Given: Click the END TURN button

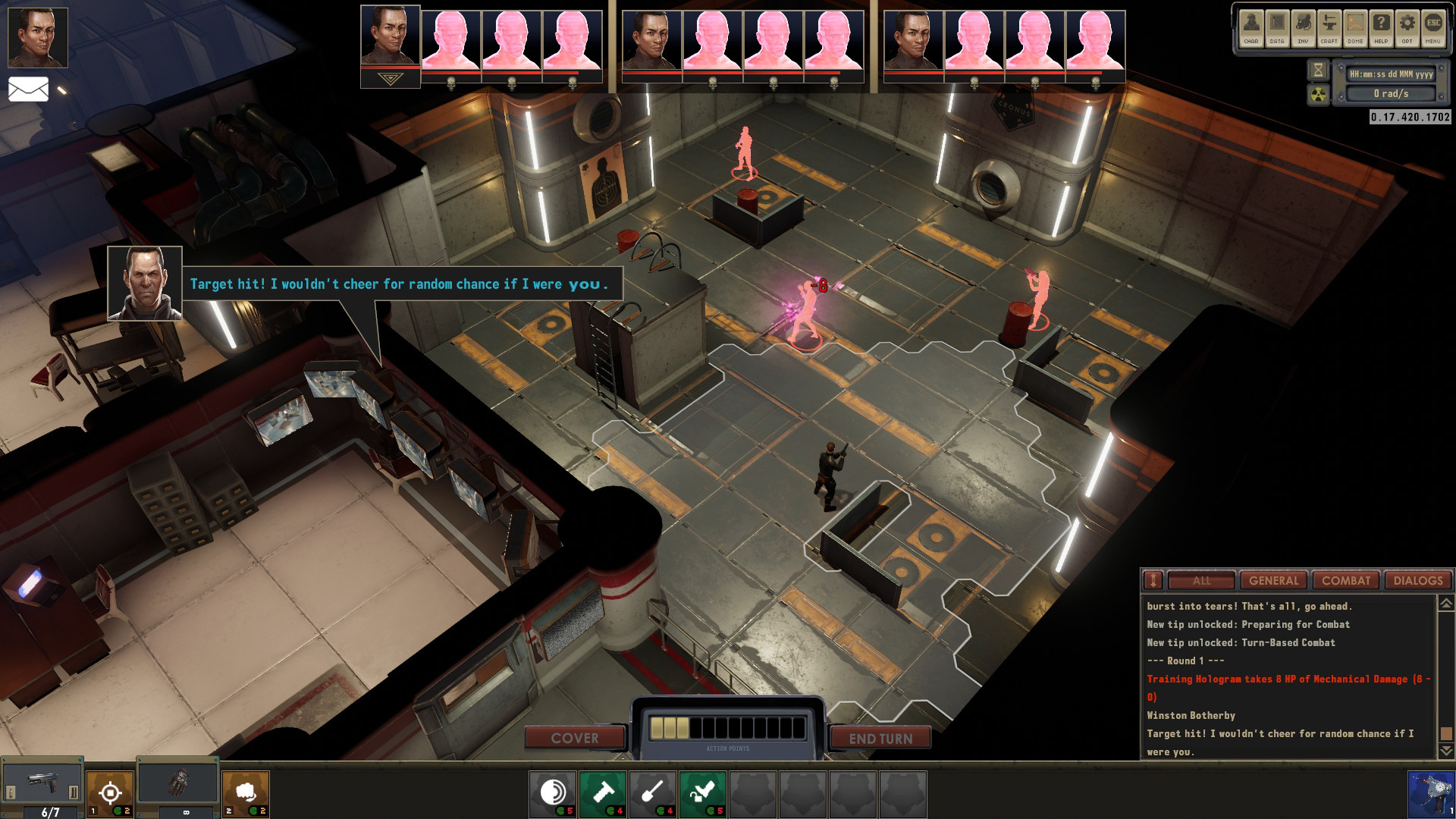Looking at the screenshot, I should pos(880,738).
